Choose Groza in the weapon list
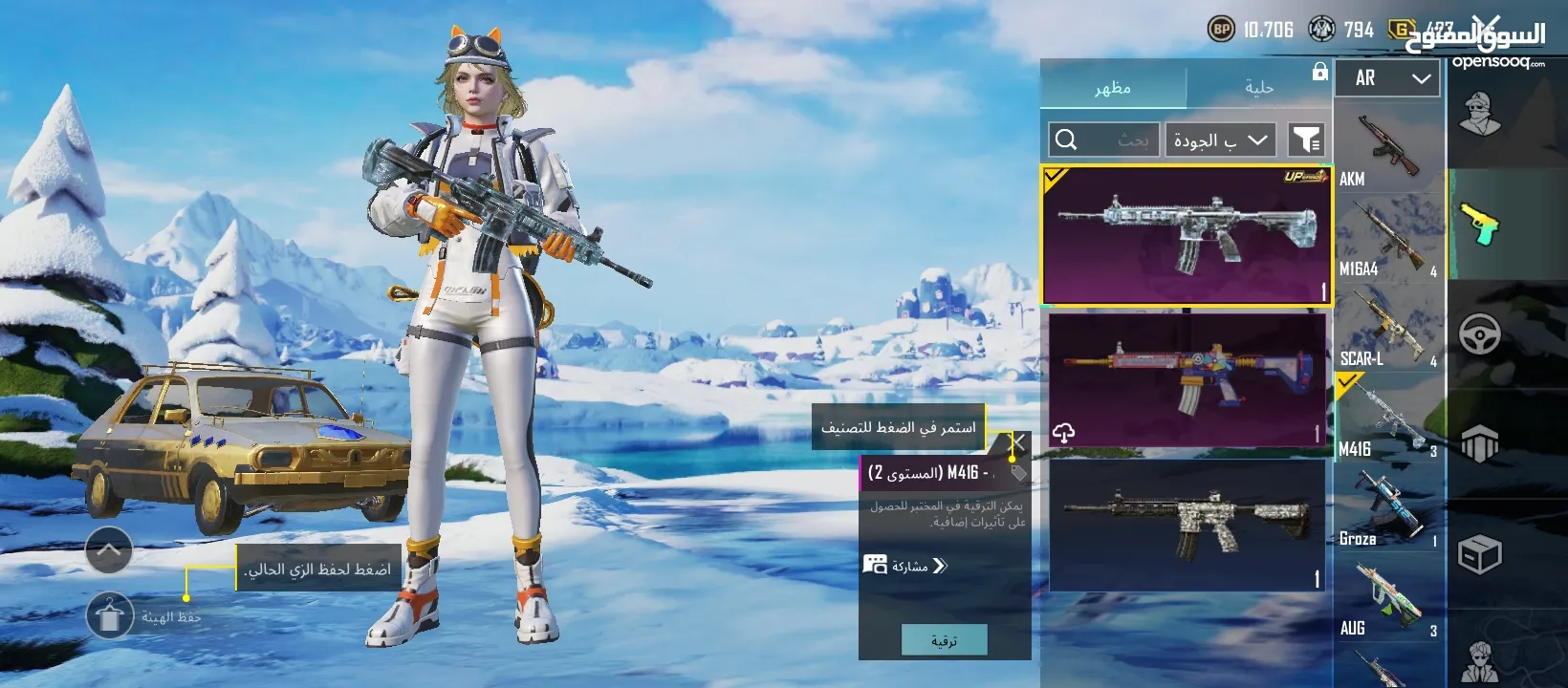 (x=1387, y=508)
